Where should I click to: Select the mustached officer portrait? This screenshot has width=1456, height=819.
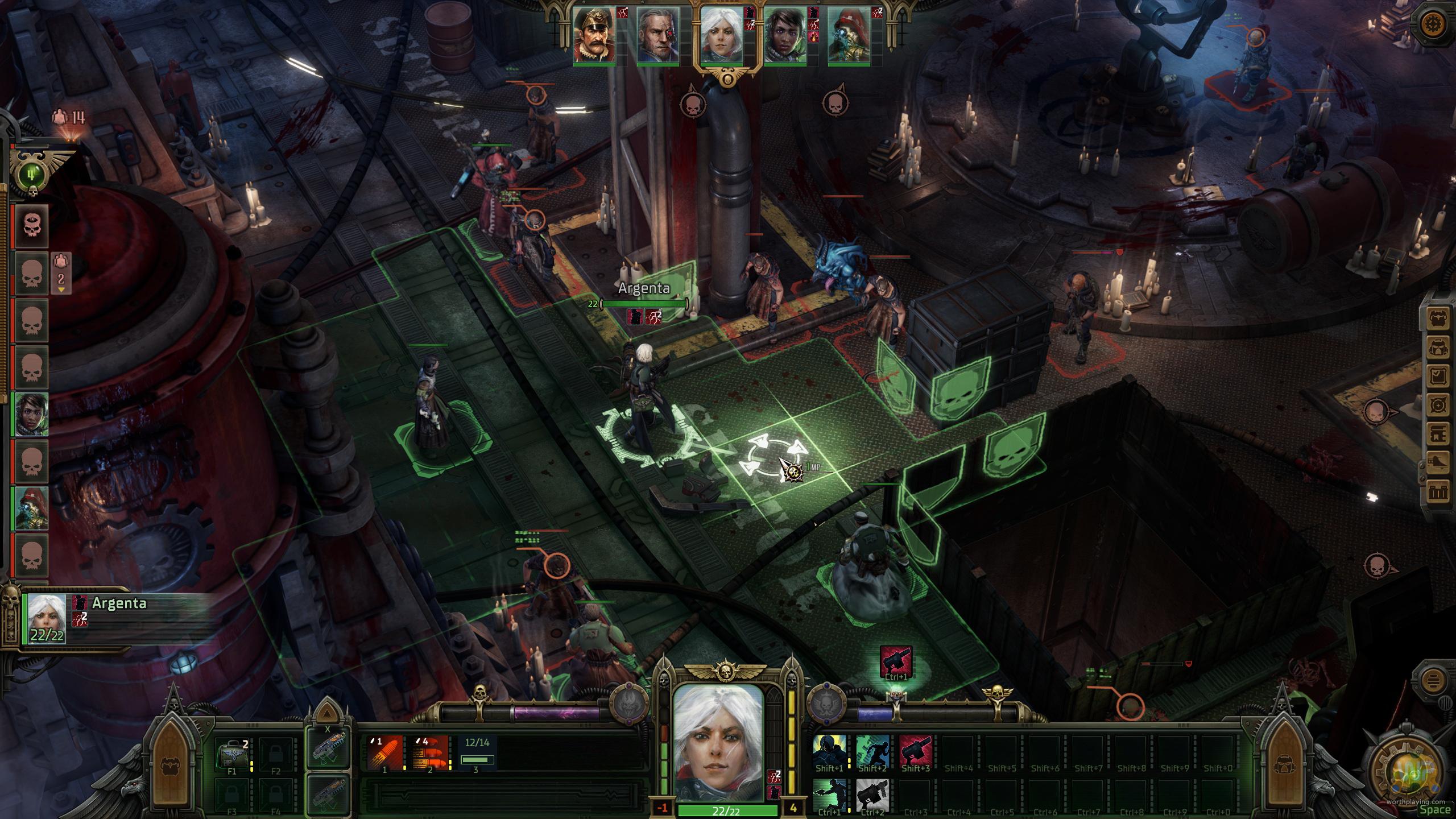(x=594, y=35)
